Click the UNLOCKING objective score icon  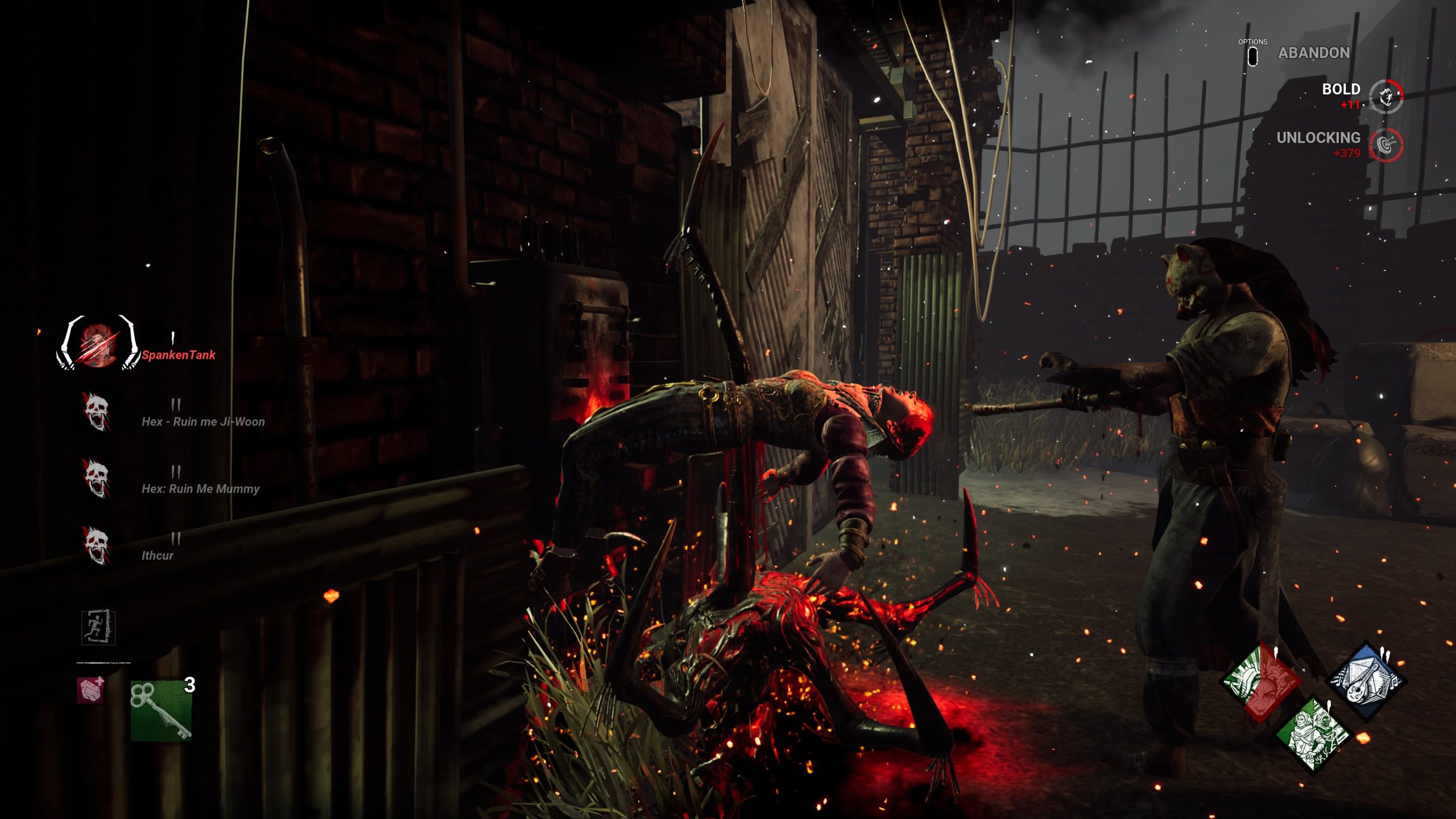(1386, 144)
